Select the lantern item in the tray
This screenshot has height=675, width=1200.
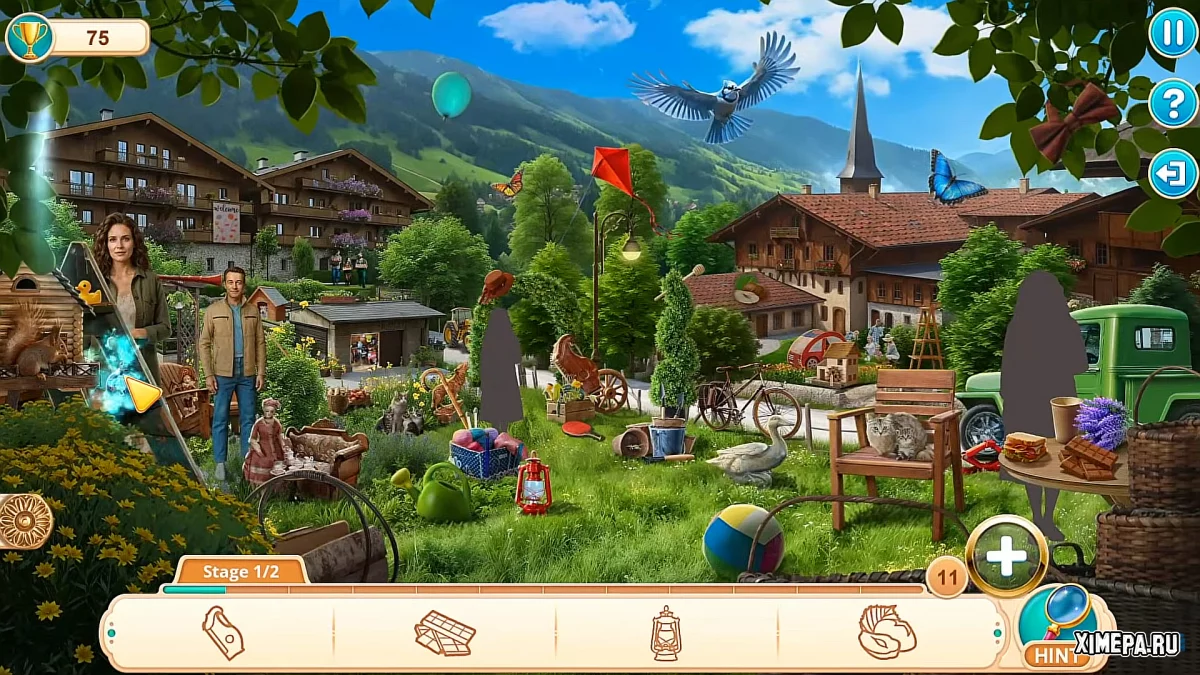coord(666,633)
